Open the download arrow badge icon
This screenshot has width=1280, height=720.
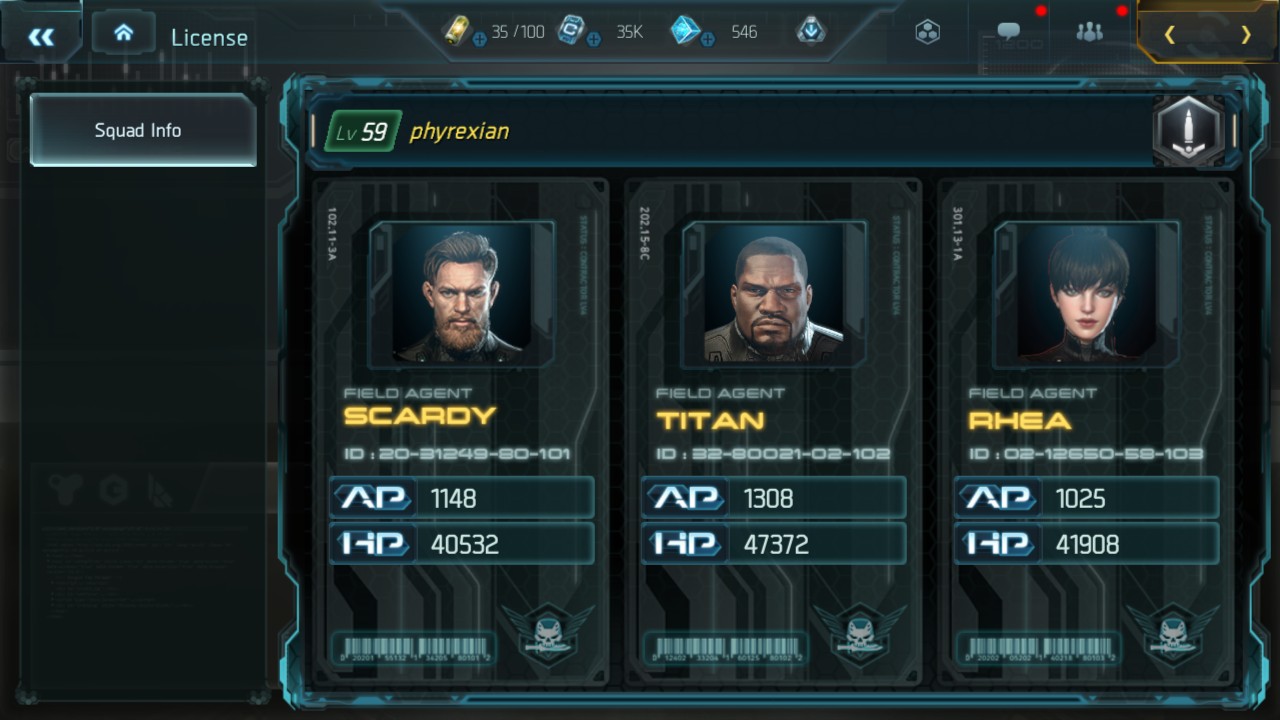tap(810, 31)
